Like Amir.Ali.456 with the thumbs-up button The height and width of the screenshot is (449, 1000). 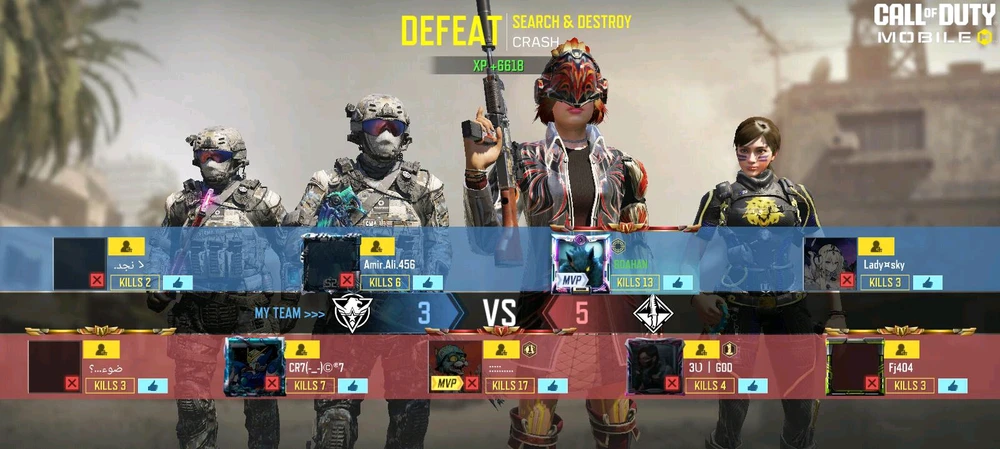(427, 283)
